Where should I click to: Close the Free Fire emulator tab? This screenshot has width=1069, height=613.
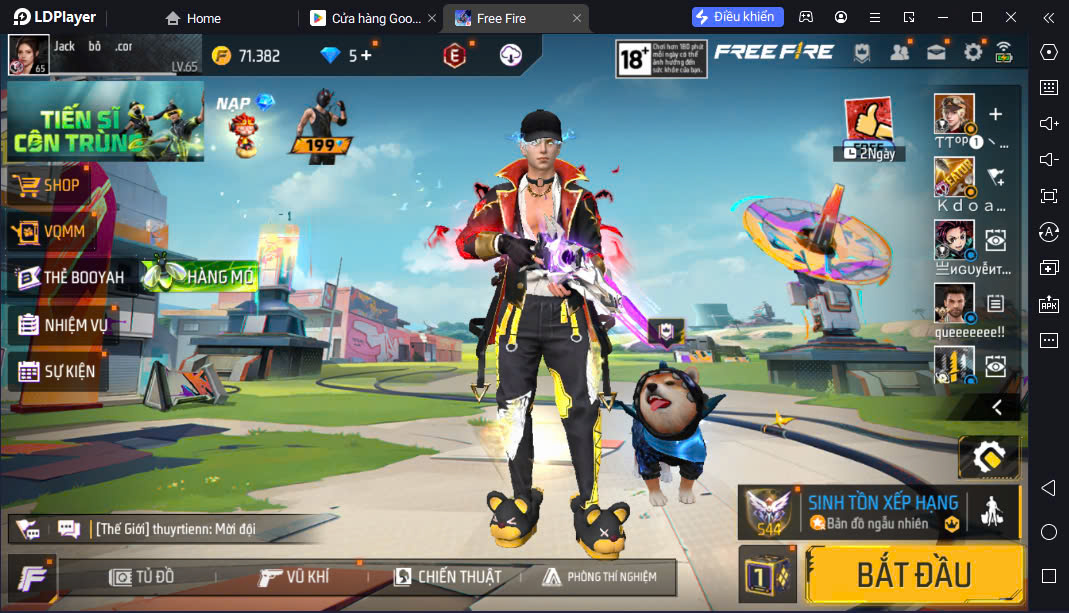(x=577, y=18)
